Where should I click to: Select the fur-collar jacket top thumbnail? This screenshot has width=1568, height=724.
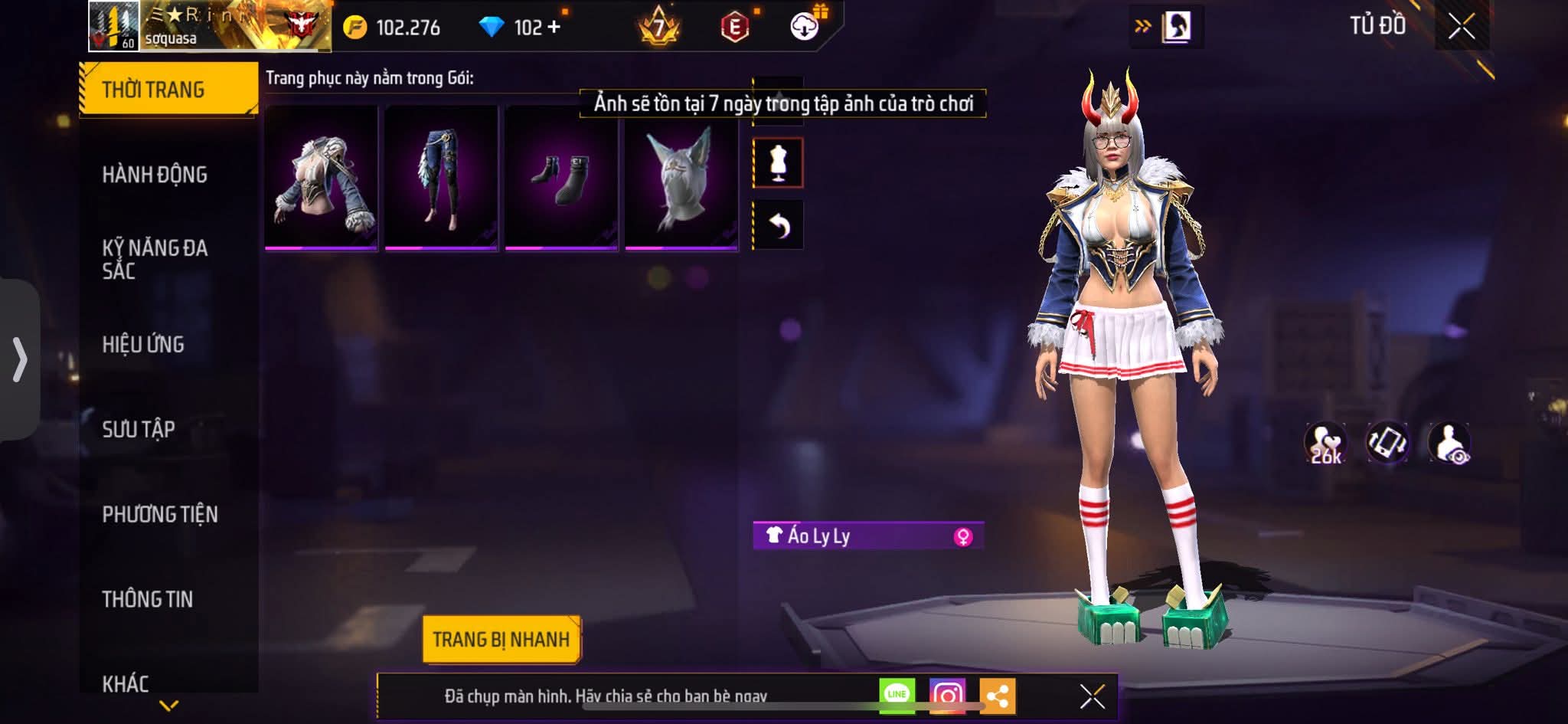click(x=322, y=178)
